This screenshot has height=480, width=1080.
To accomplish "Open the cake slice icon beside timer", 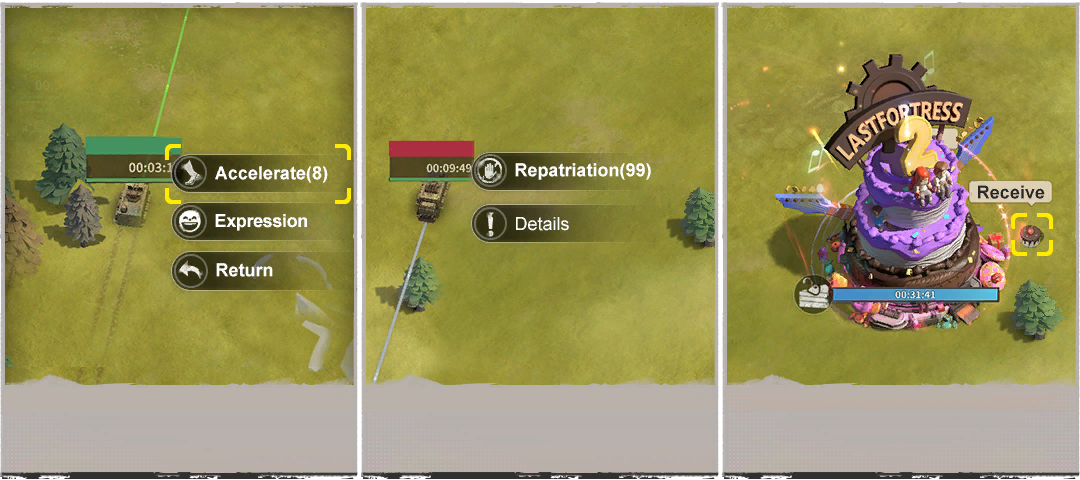I will 812,294.
